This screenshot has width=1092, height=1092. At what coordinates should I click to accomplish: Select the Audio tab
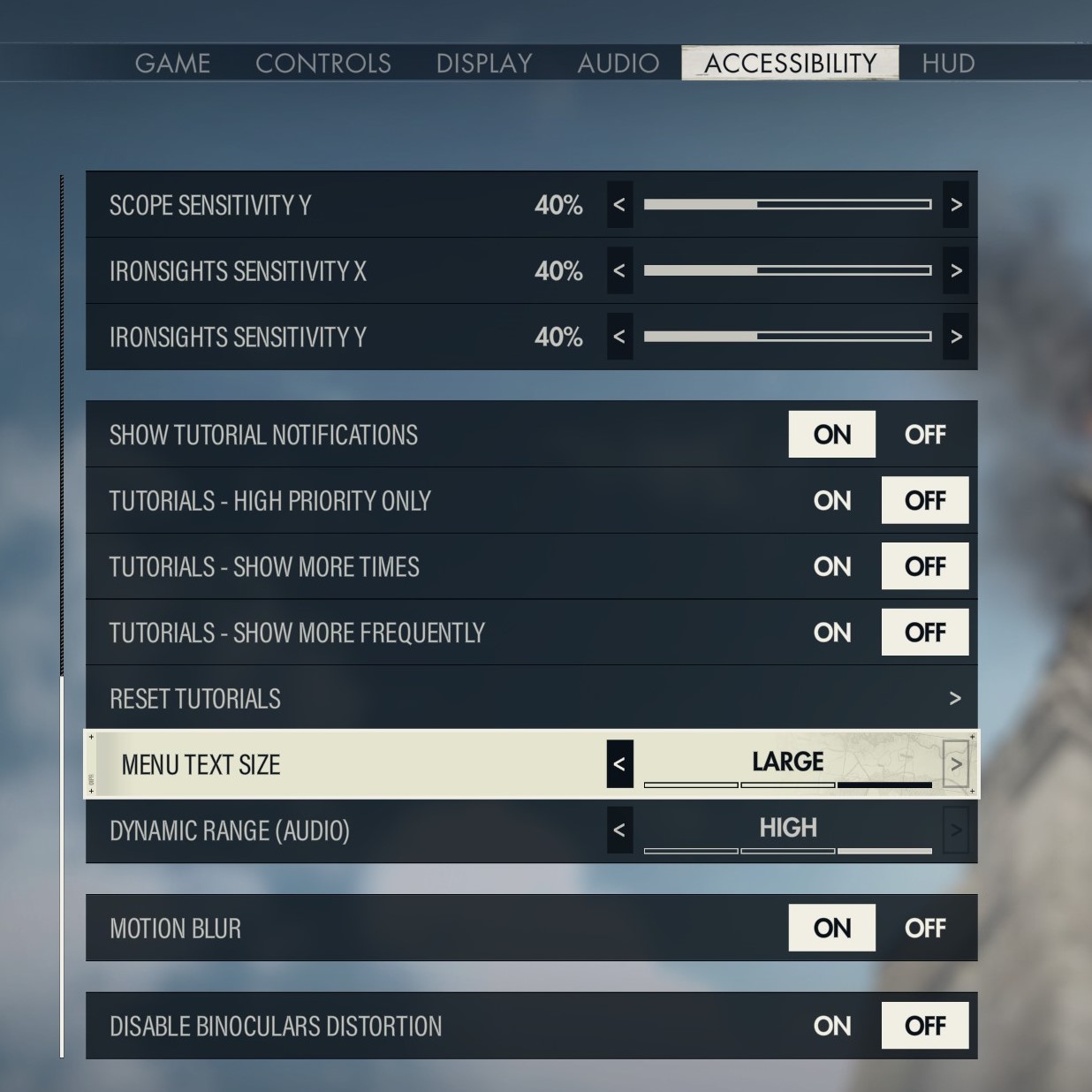pyautogui.click(x=618, y=64)
